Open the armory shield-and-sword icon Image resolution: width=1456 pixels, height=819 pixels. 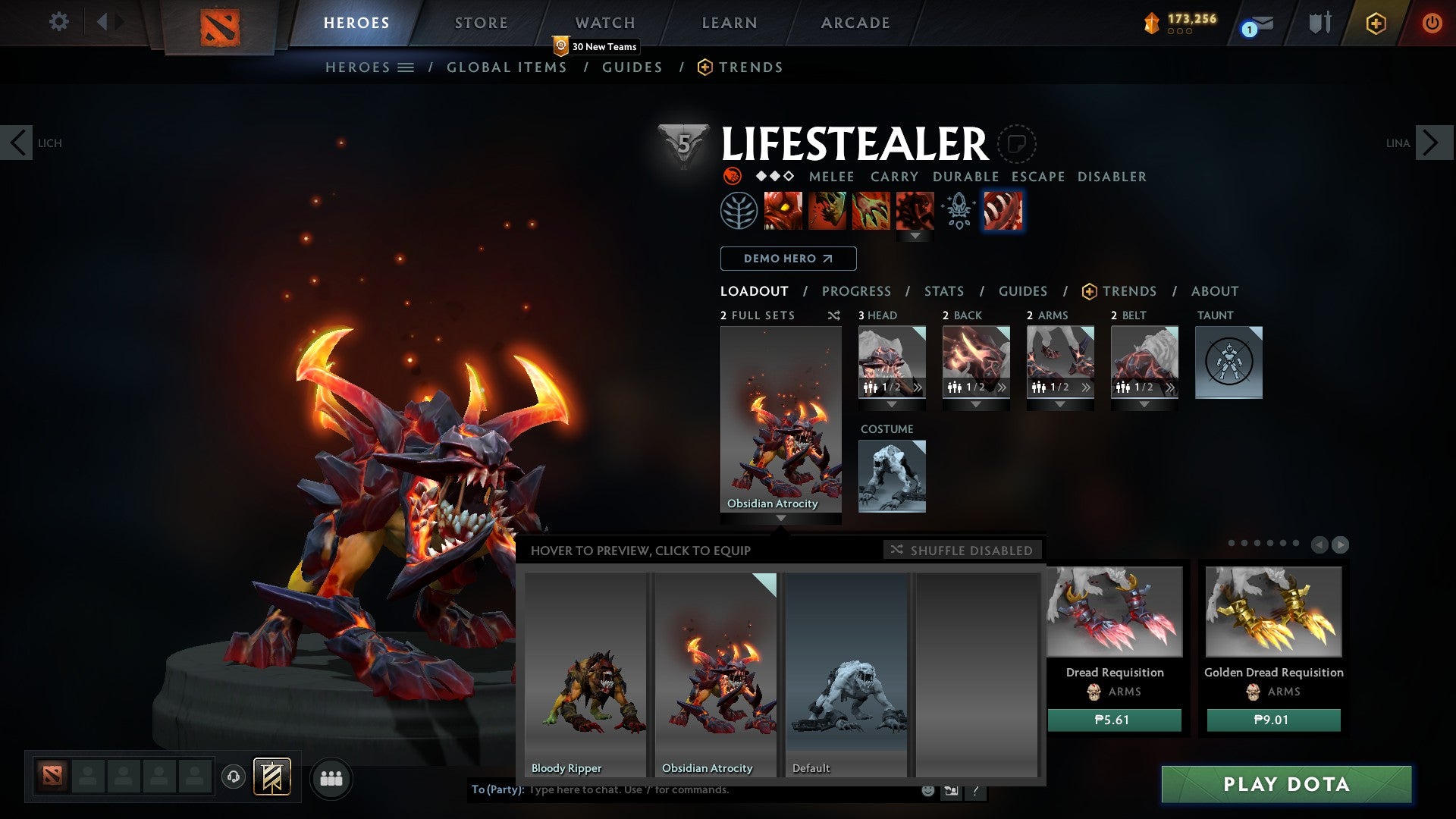(1319, 24)
